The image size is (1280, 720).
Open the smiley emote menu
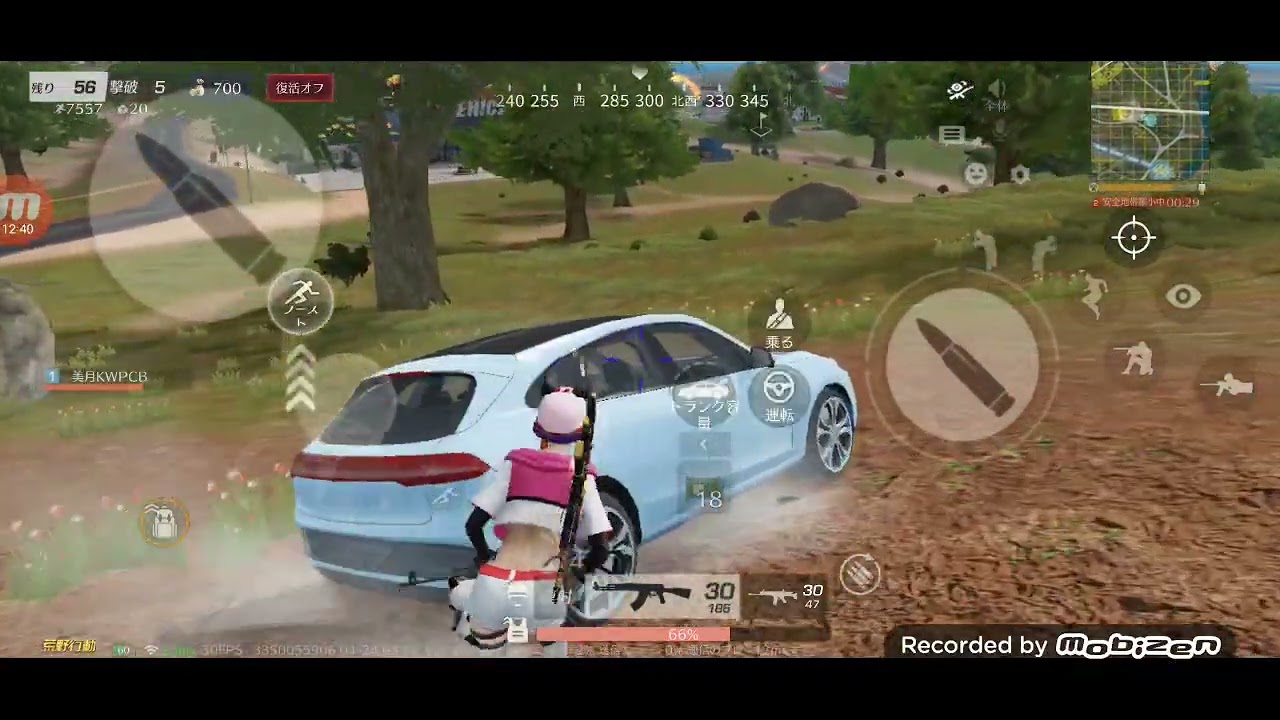click(976, 174)
